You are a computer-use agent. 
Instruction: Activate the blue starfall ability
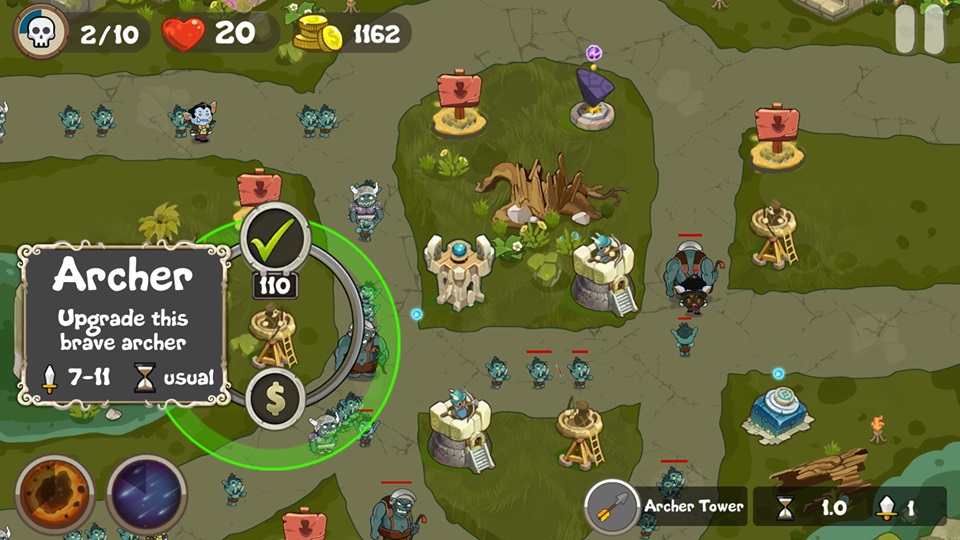[146, 494]
